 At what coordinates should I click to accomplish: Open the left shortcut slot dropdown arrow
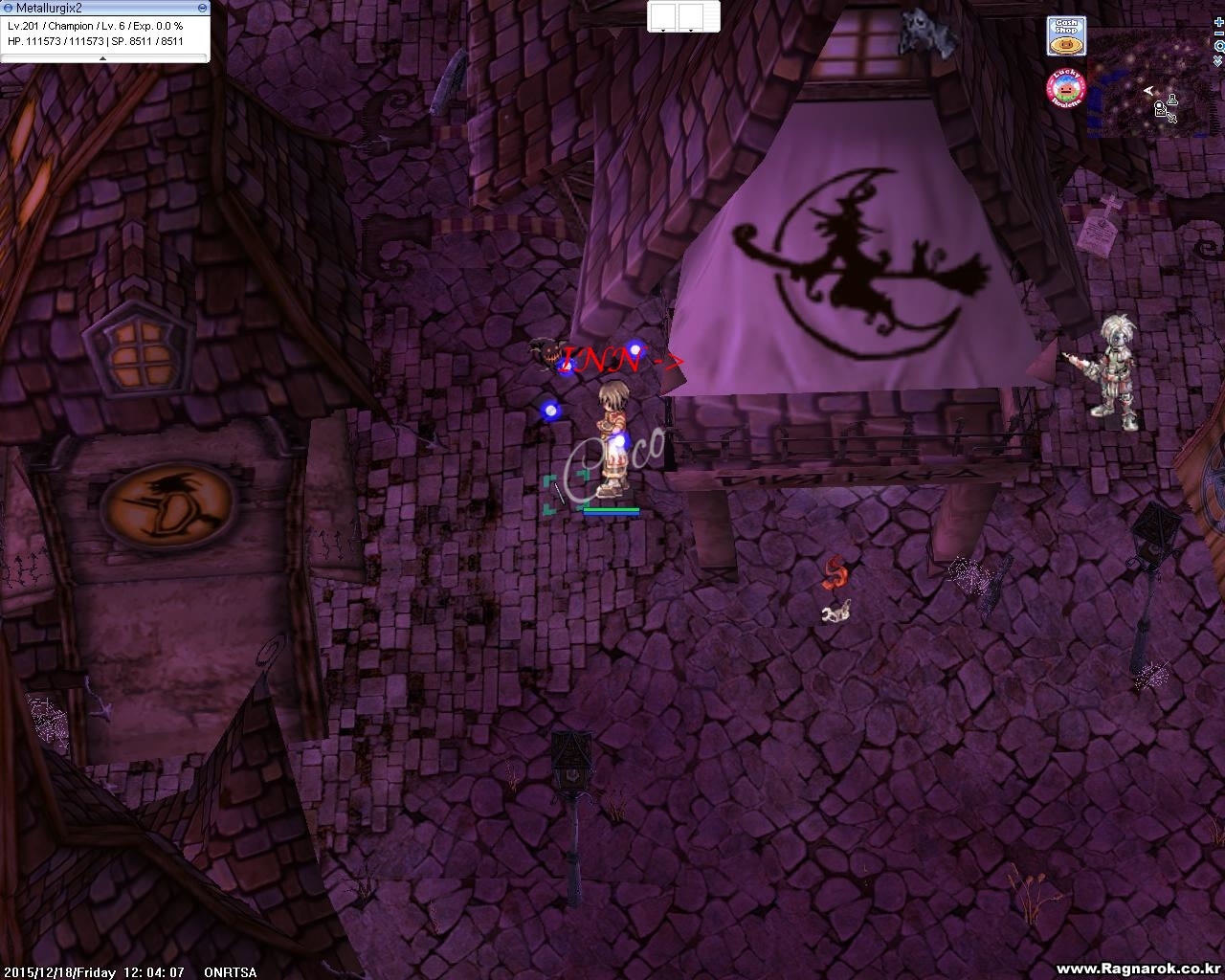[663, 31]
